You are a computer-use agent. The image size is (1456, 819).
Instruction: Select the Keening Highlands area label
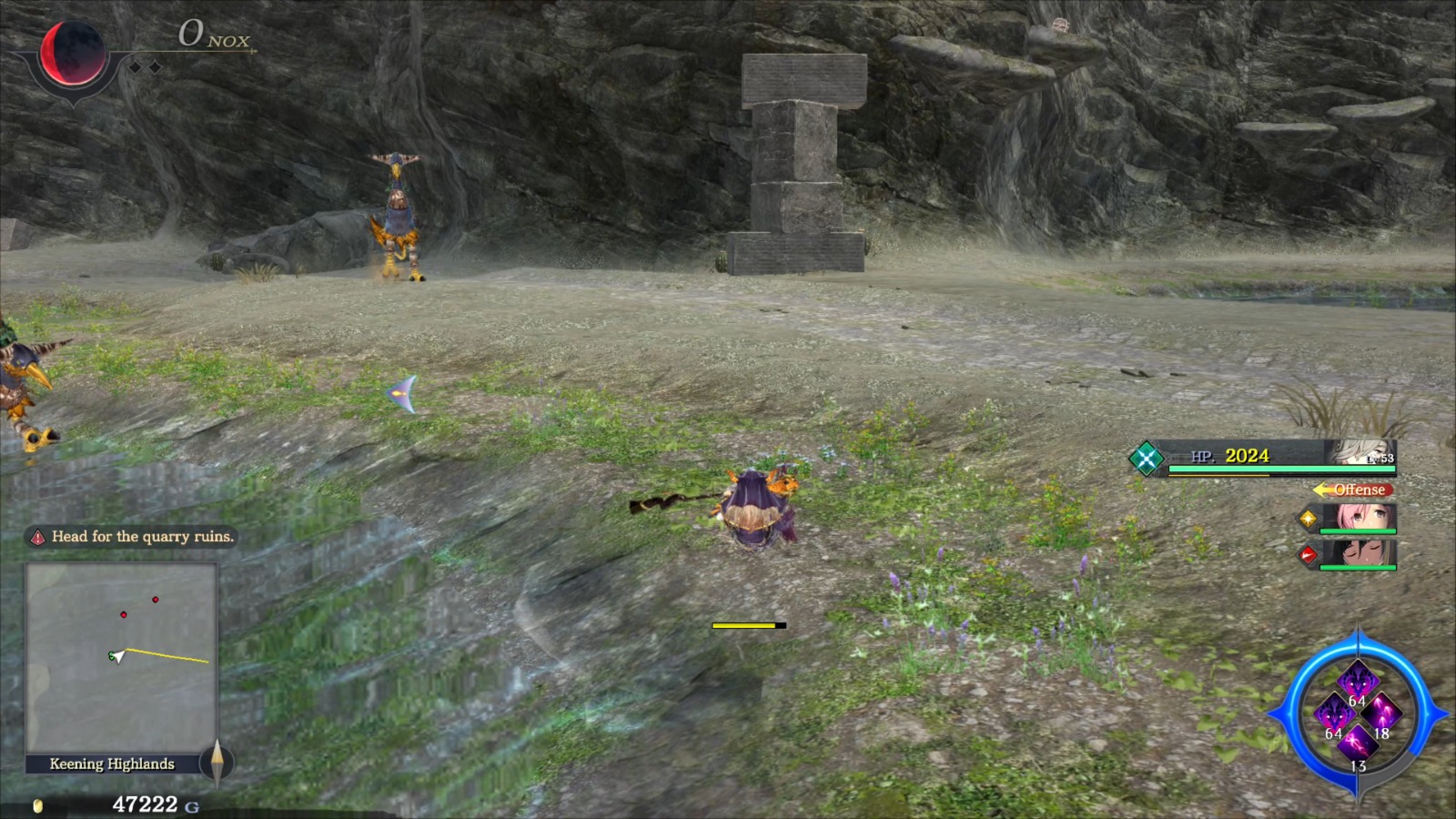tap(113, 763)
